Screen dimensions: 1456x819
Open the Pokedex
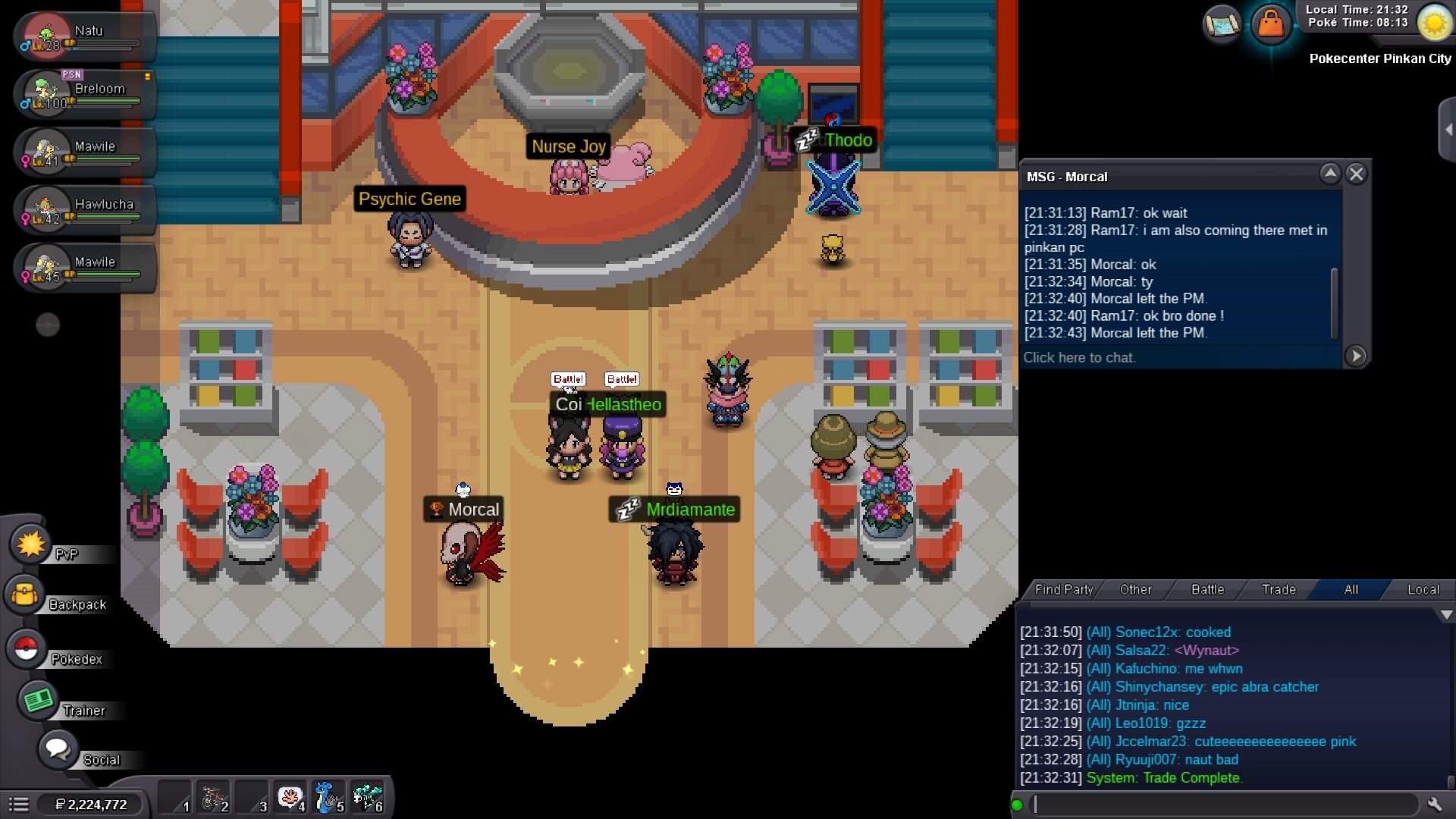tap(27, 649)
